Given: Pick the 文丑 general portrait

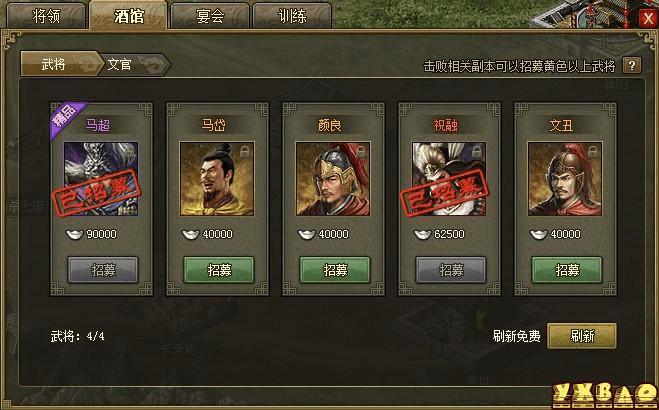Looking at the screenshot, I should click(x=566, y=178).
